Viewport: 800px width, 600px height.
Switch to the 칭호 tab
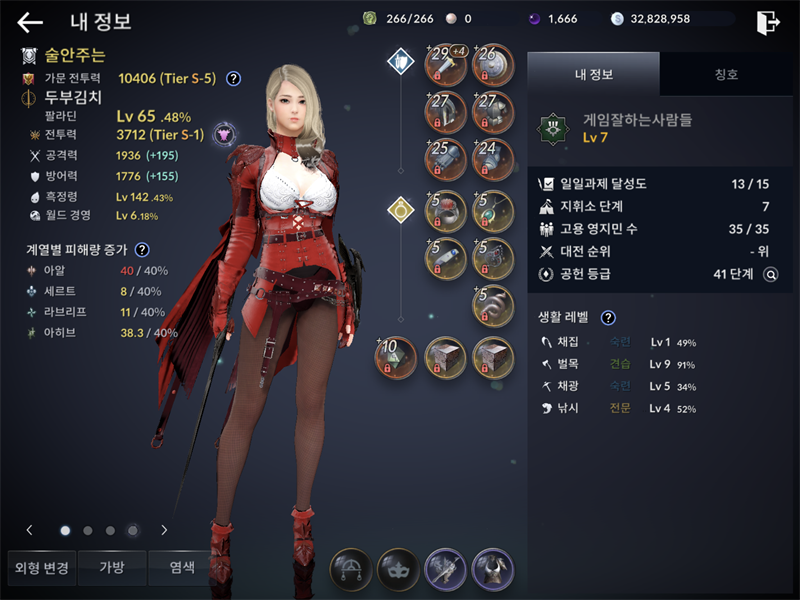coord(726,74)
